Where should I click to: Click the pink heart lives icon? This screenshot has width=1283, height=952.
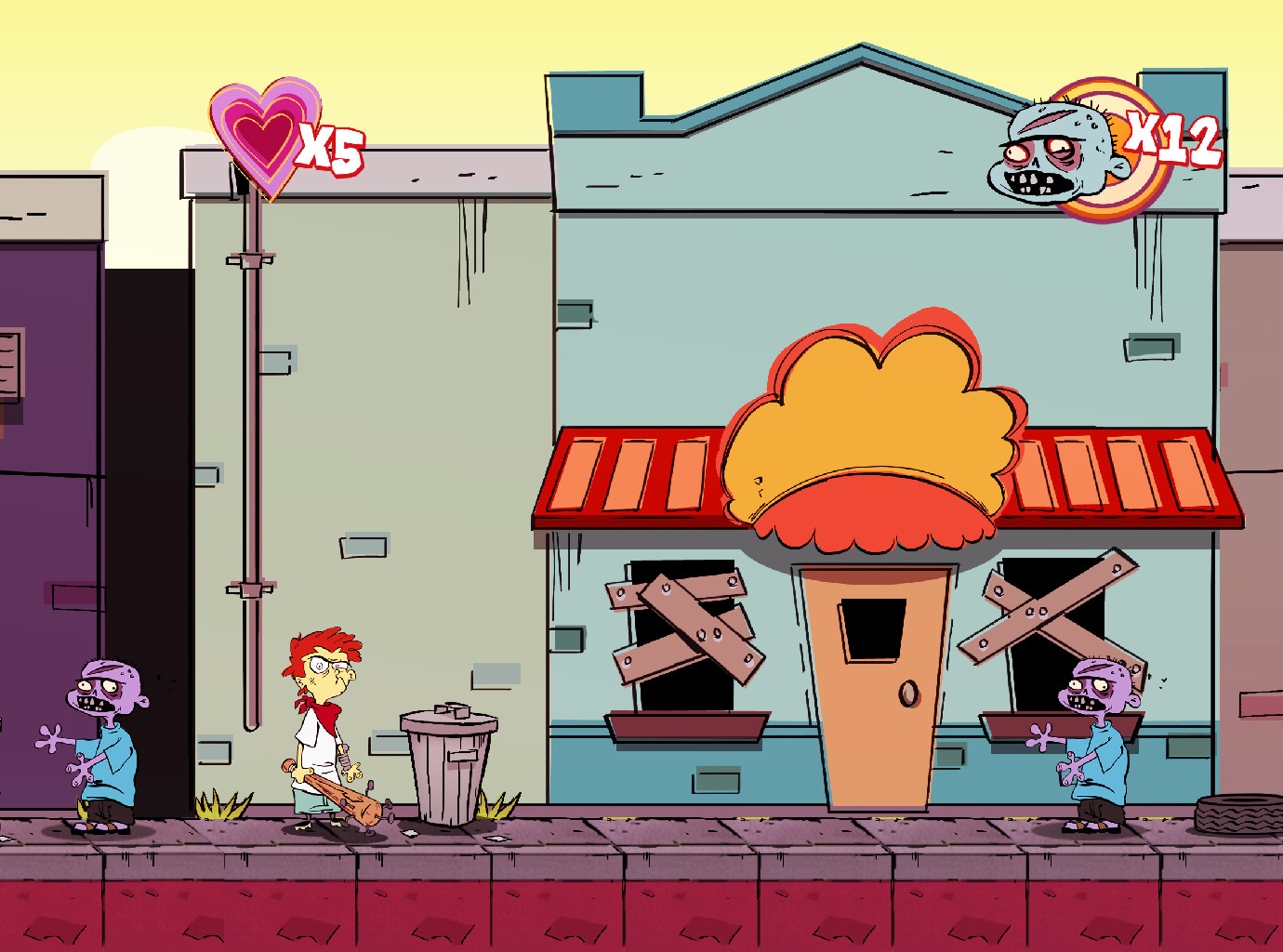263,136
